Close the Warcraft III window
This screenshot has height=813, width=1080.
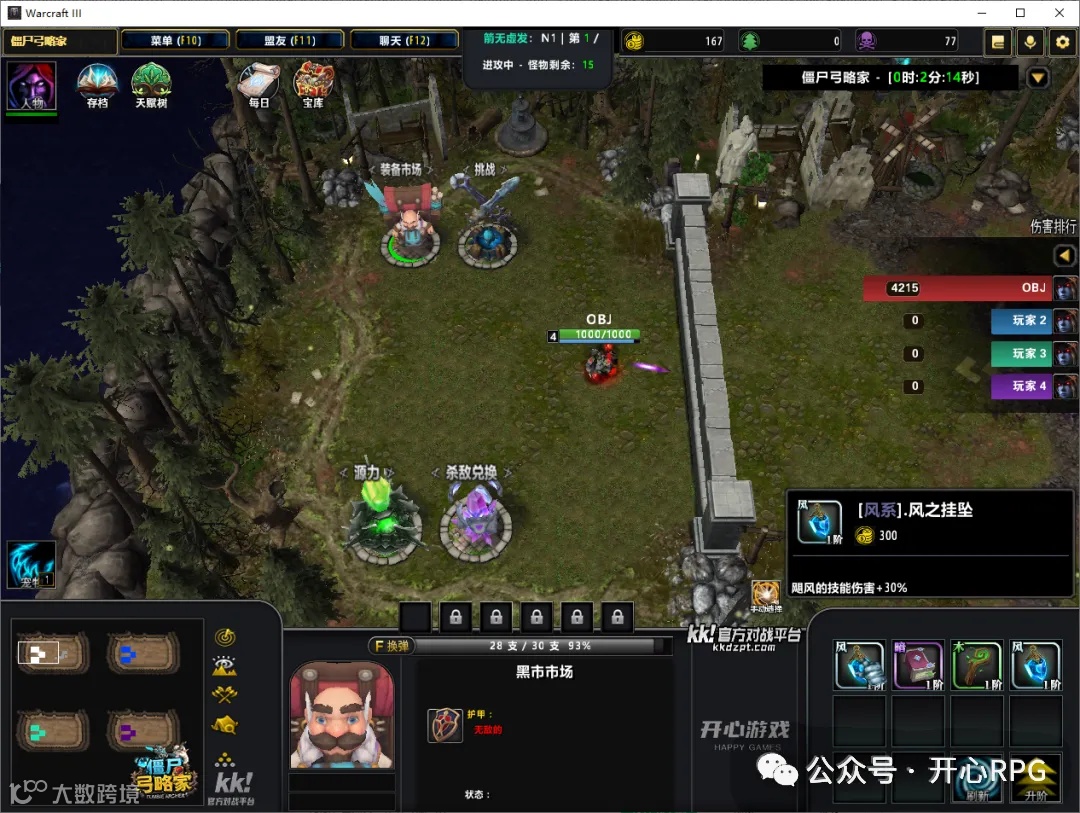coord(1059,13)
